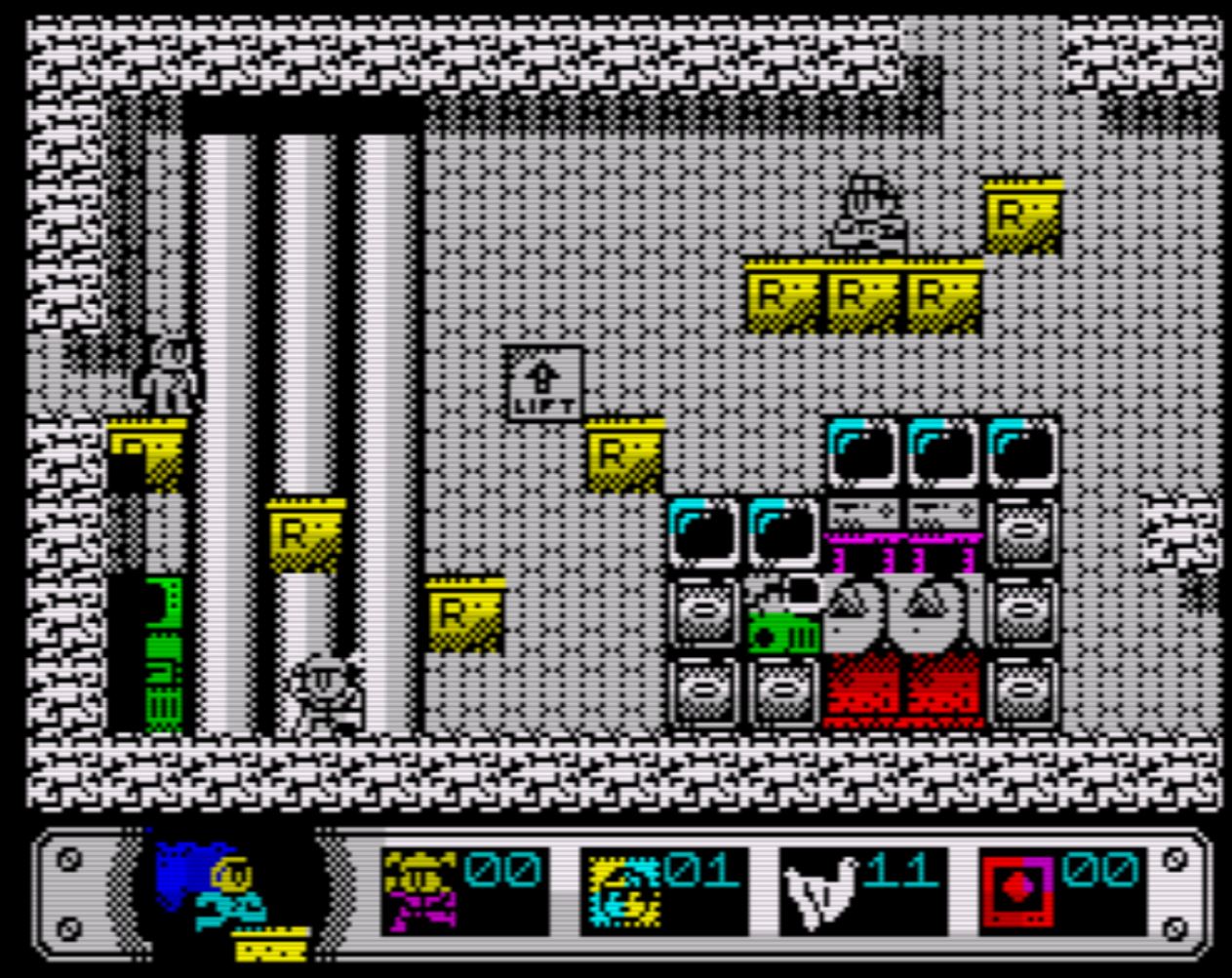Viewport: 1232px width, 978px height.
Task: Select the yellow and magenta figure icon
Action: 419,889
